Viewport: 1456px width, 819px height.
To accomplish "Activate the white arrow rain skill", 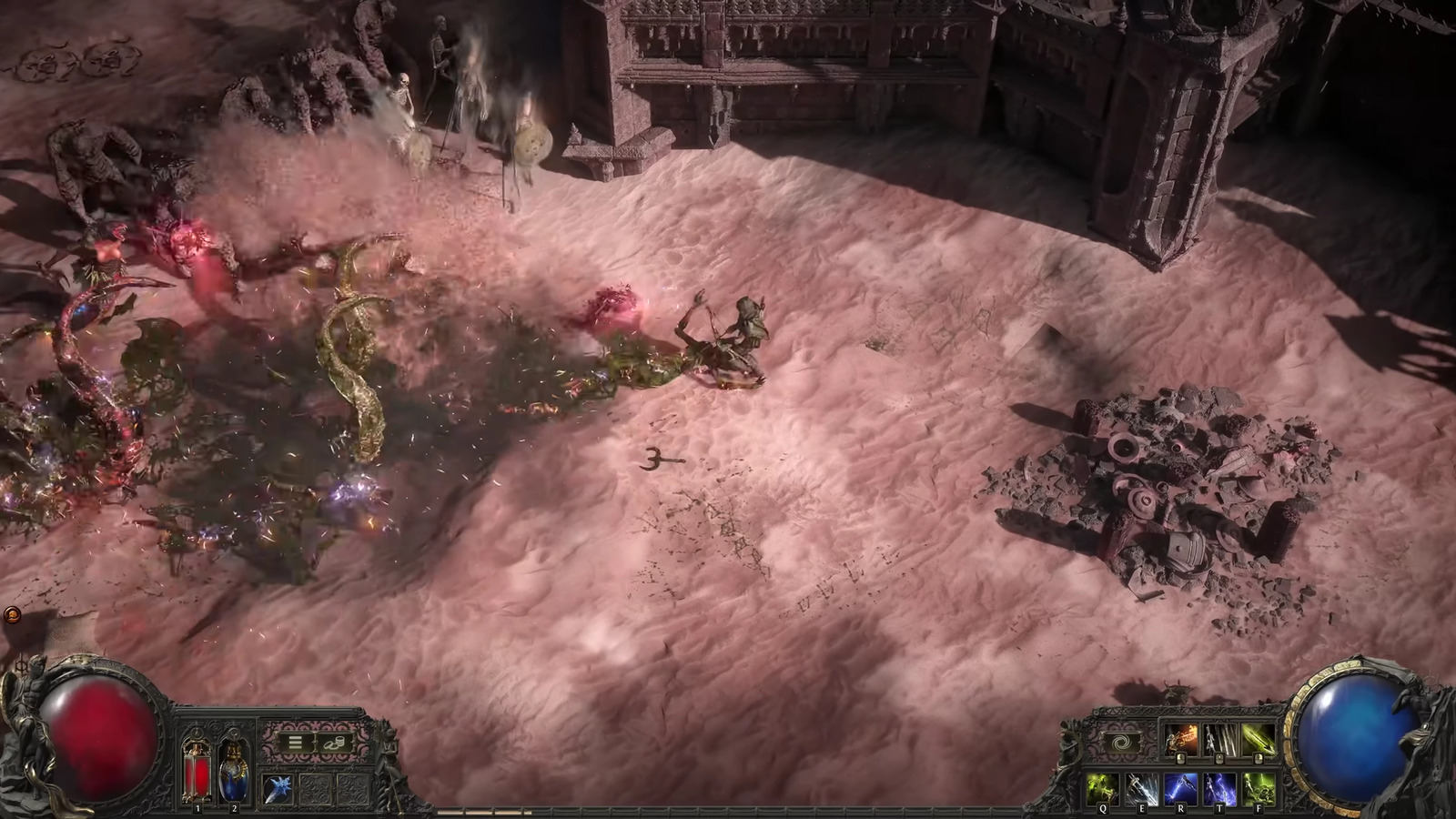I will pyautogui.click(x=1219, y=742).
